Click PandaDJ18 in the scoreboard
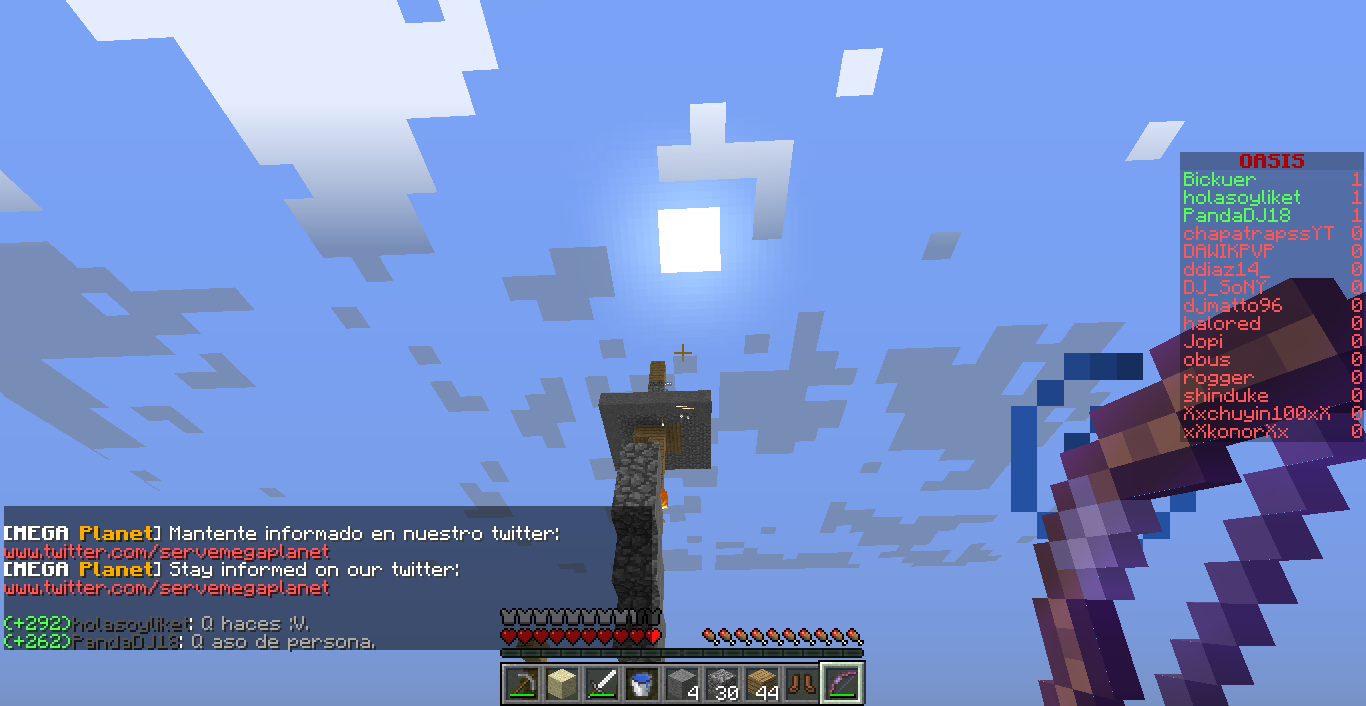 (1237, 216)
